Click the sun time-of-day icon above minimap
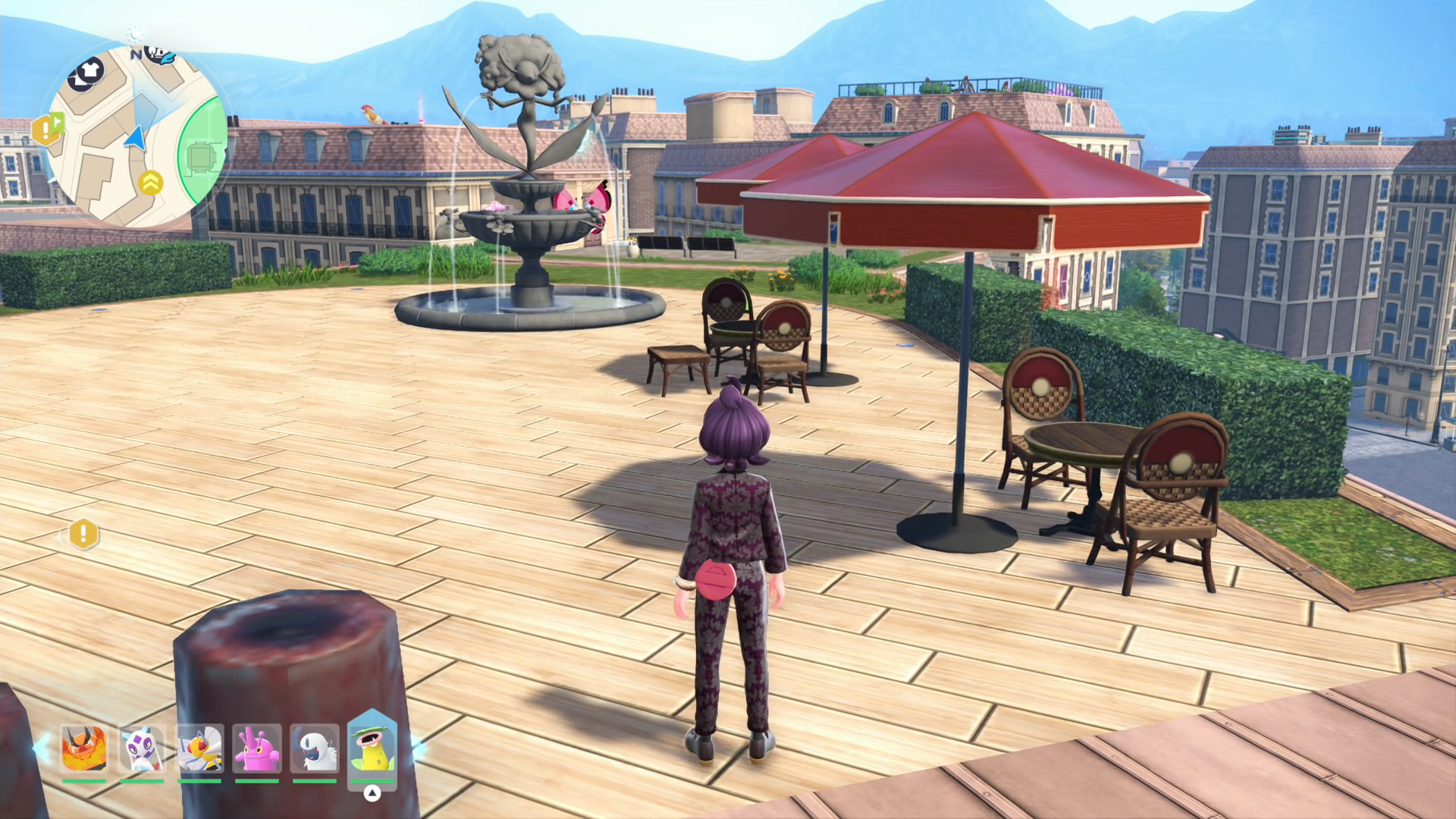 tap(136, 34)
